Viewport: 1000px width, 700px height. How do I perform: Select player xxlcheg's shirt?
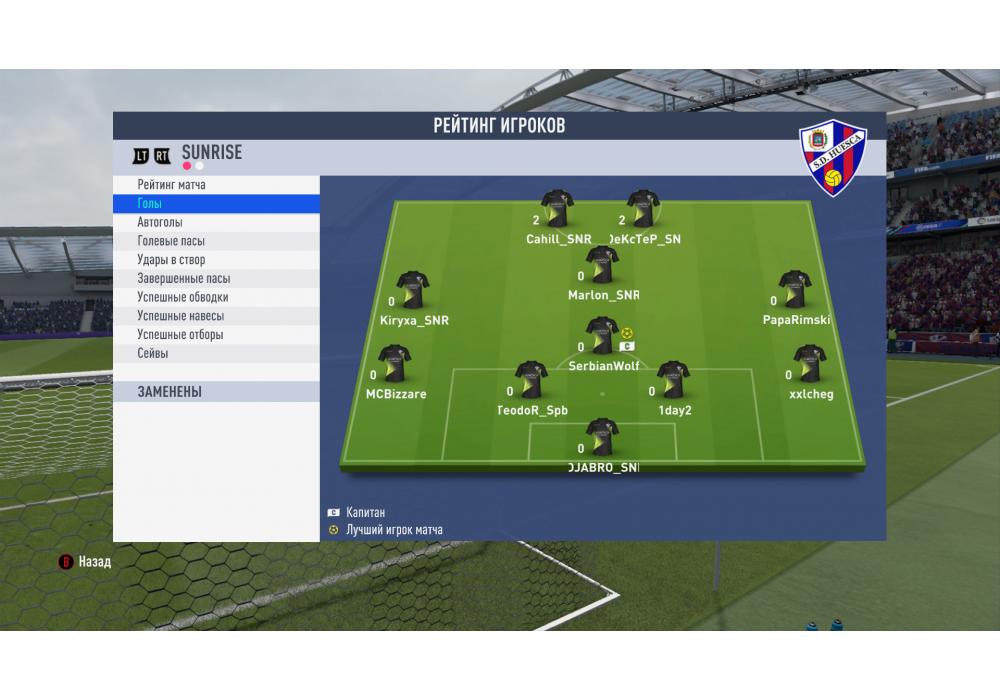click(x=809, y=365)
